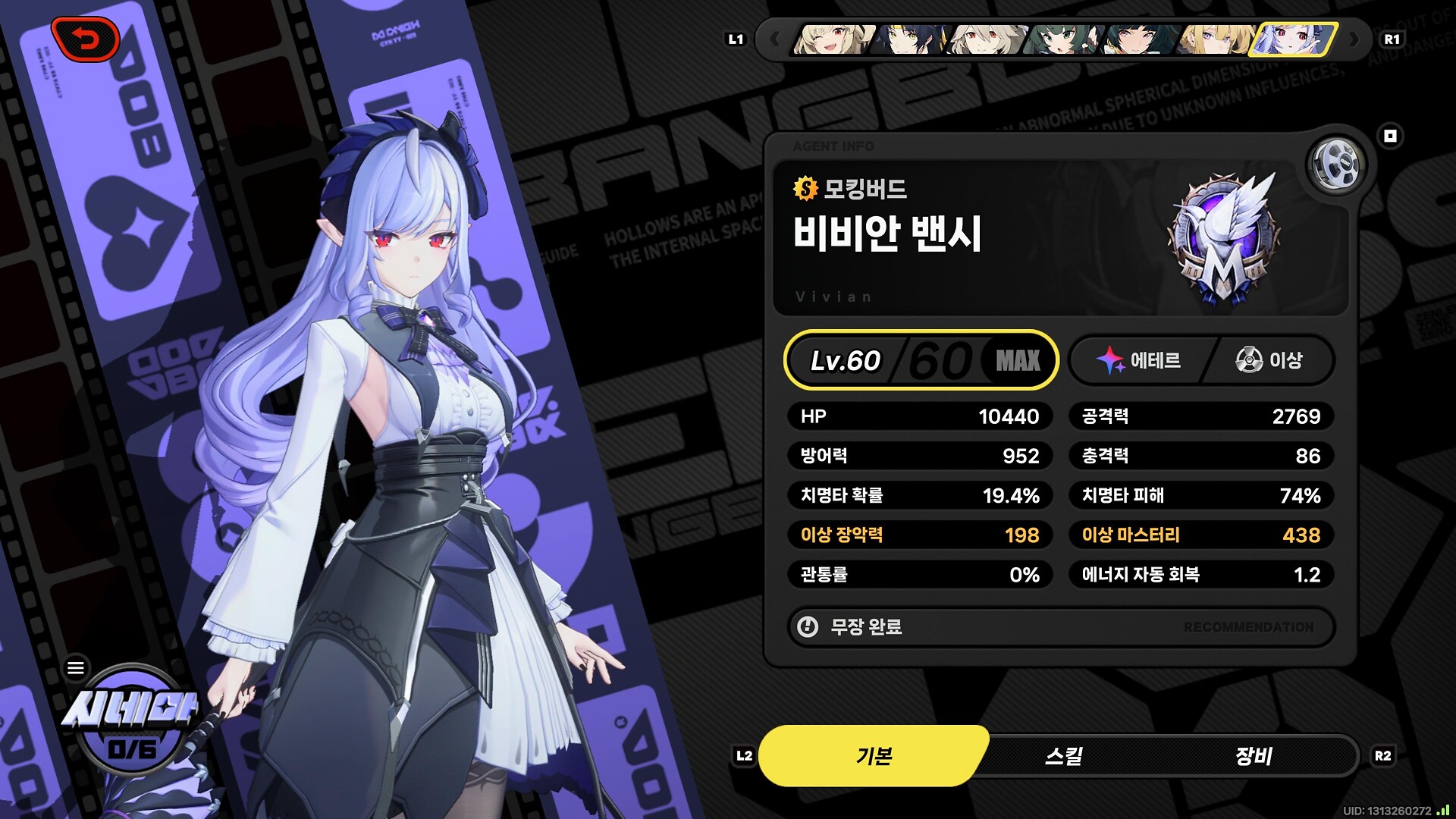The height and width of the screenshot is (819, 1456).
Task: Show previous agents with left arrow
Action: [774, 39]
